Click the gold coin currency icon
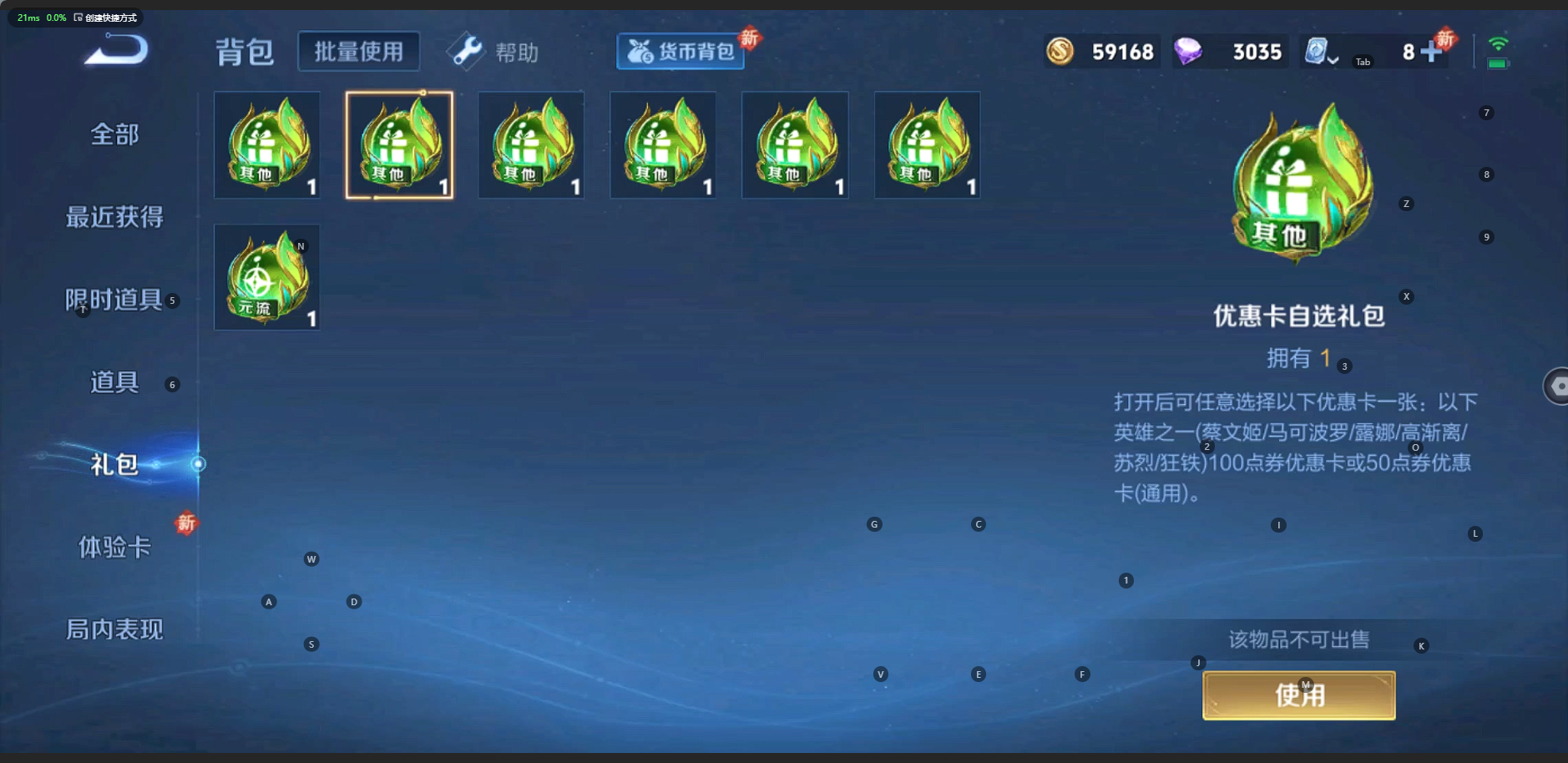 pyautogui.click(x=1060, y=52)
